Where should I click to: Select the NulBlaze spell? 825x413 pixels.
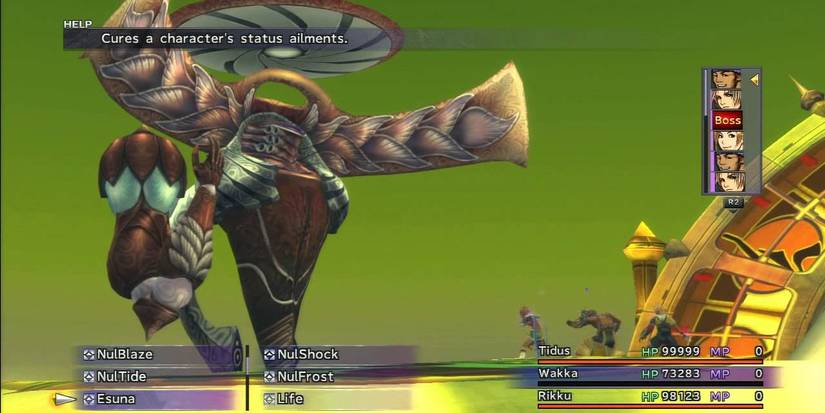(x=125, y=354)
